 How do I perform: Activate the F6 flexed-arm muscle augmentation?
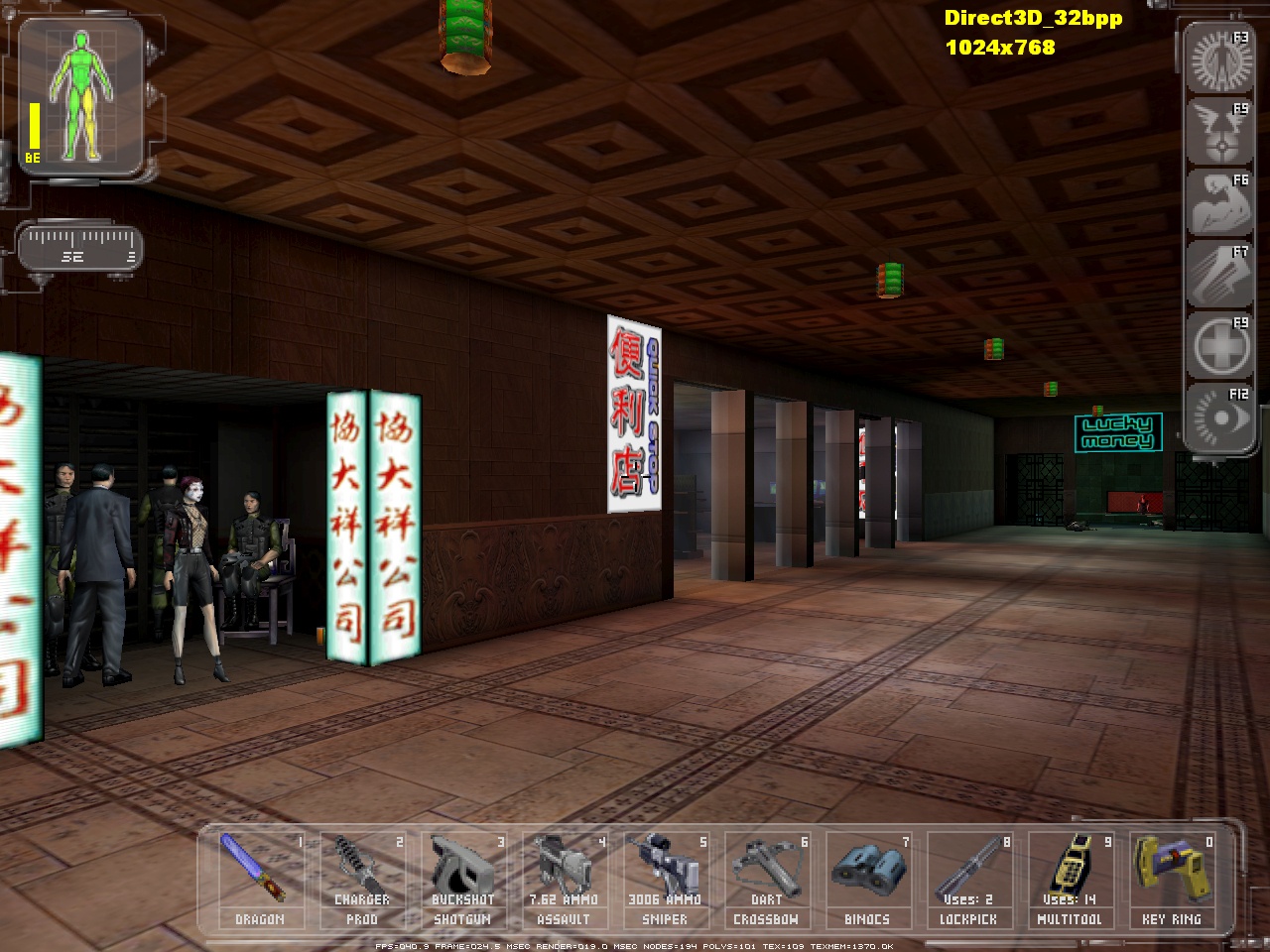click(x=1218, y=203)
